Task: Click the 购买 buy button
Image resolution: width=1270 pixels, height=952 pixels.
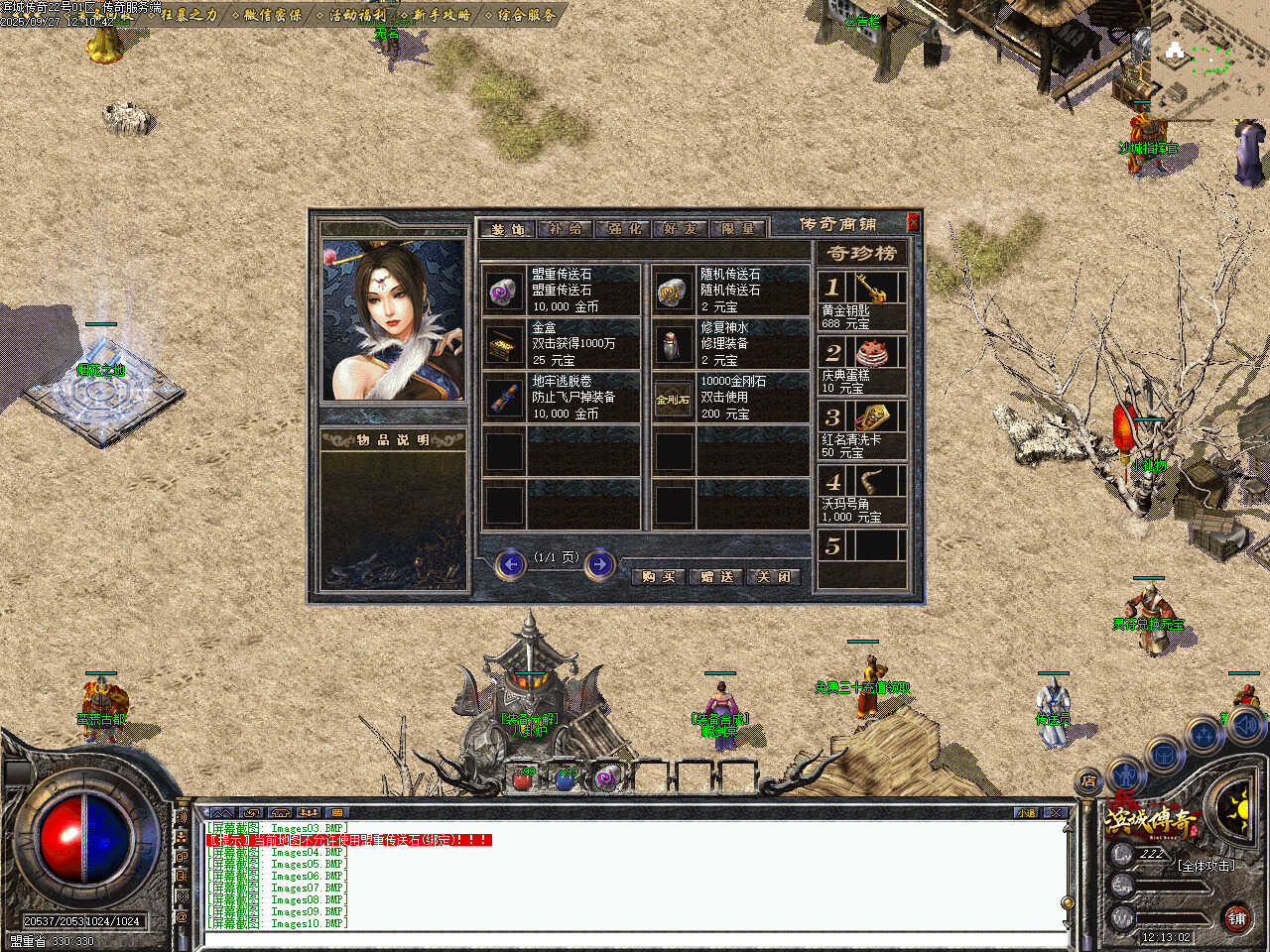Action: 659,576
